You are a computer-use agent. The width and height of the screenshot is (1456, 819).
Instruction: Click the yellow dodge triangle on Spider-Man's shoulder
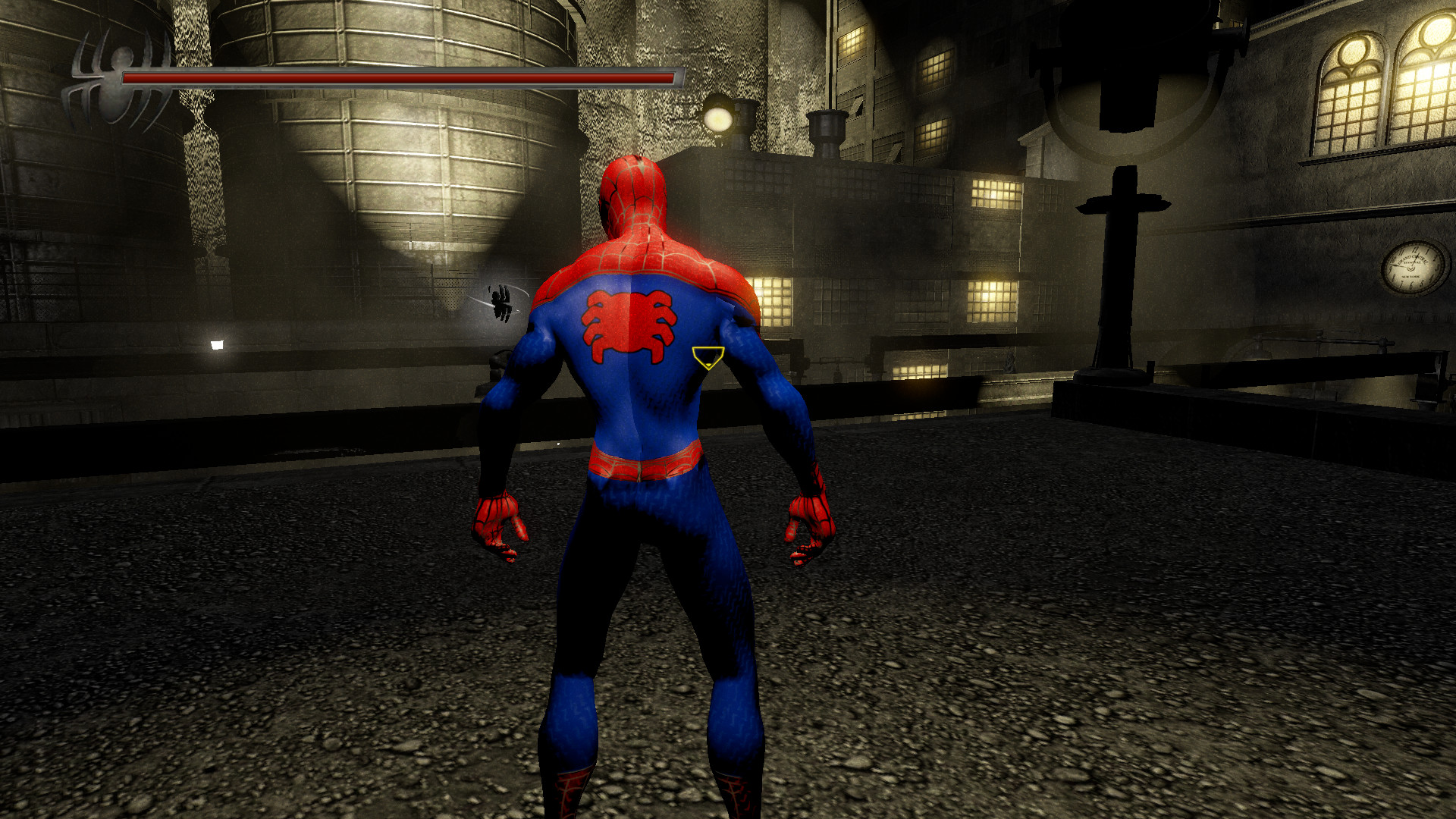pos(707,356)
